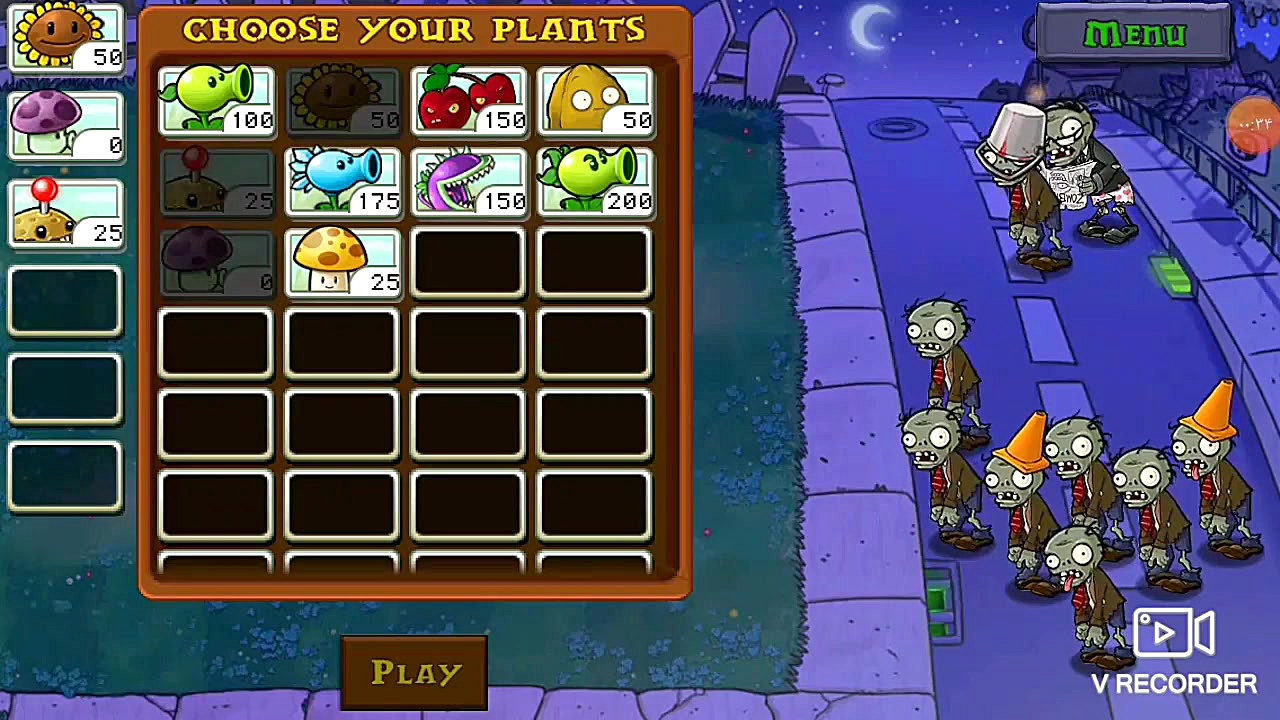Remove Puff-shroom from the chosen seed tray
The height and width of the screenshot is (720, 1280).
point(65,125)
